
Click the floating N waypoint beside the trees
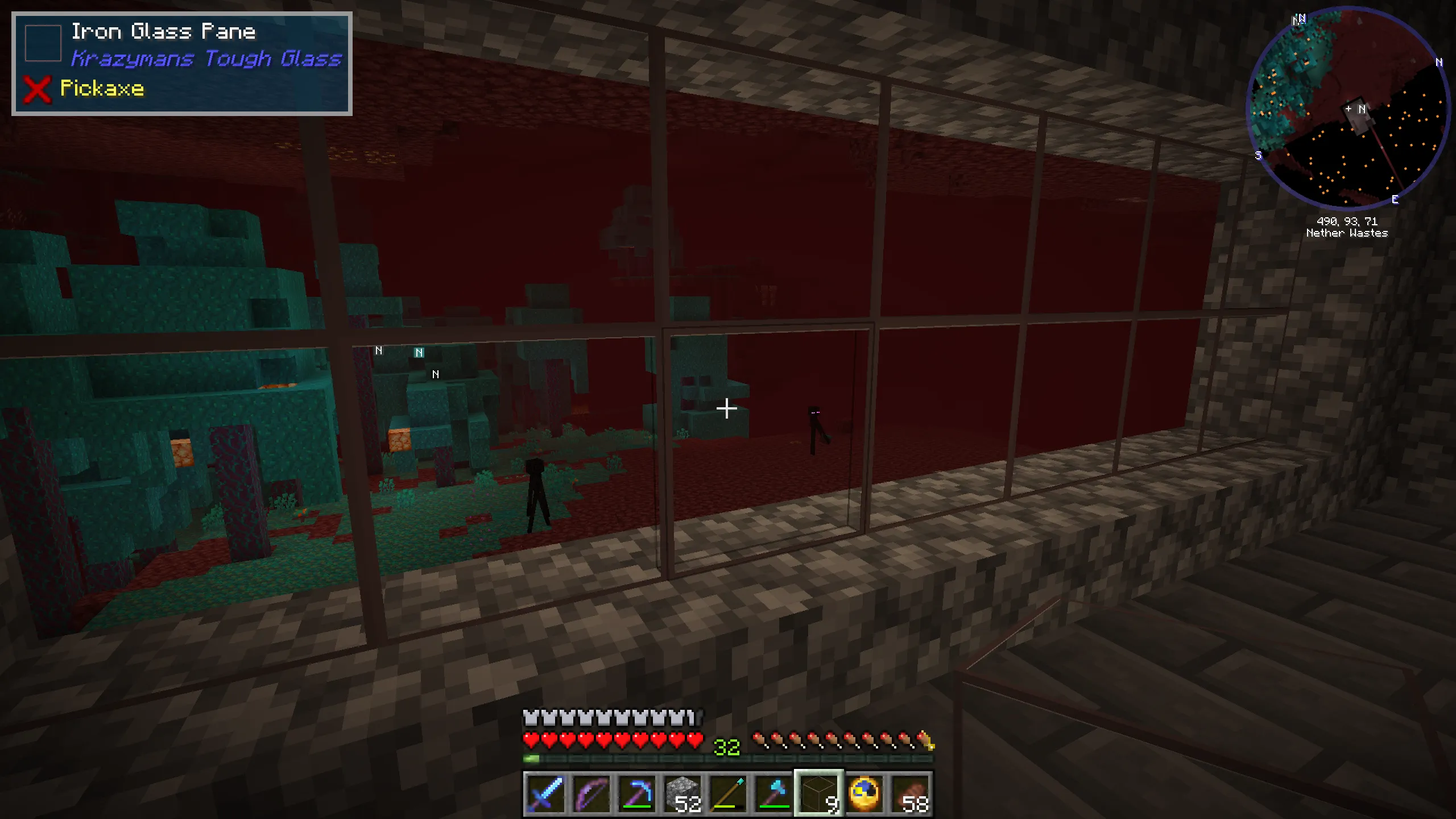tap(420, 353)
